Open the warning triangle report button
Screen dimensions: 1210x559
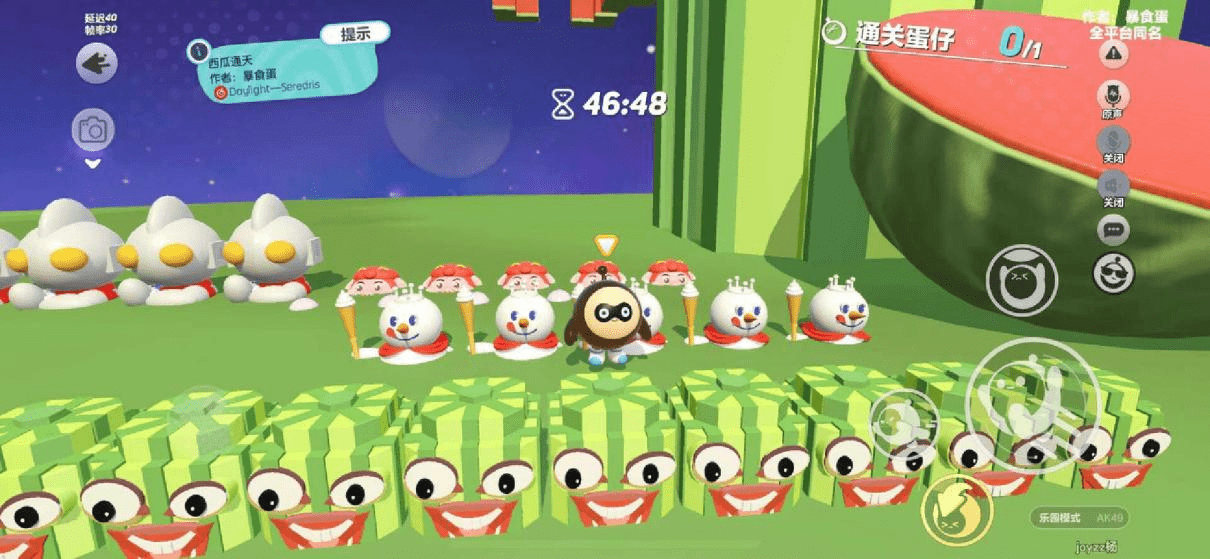tap(1113, 54)
